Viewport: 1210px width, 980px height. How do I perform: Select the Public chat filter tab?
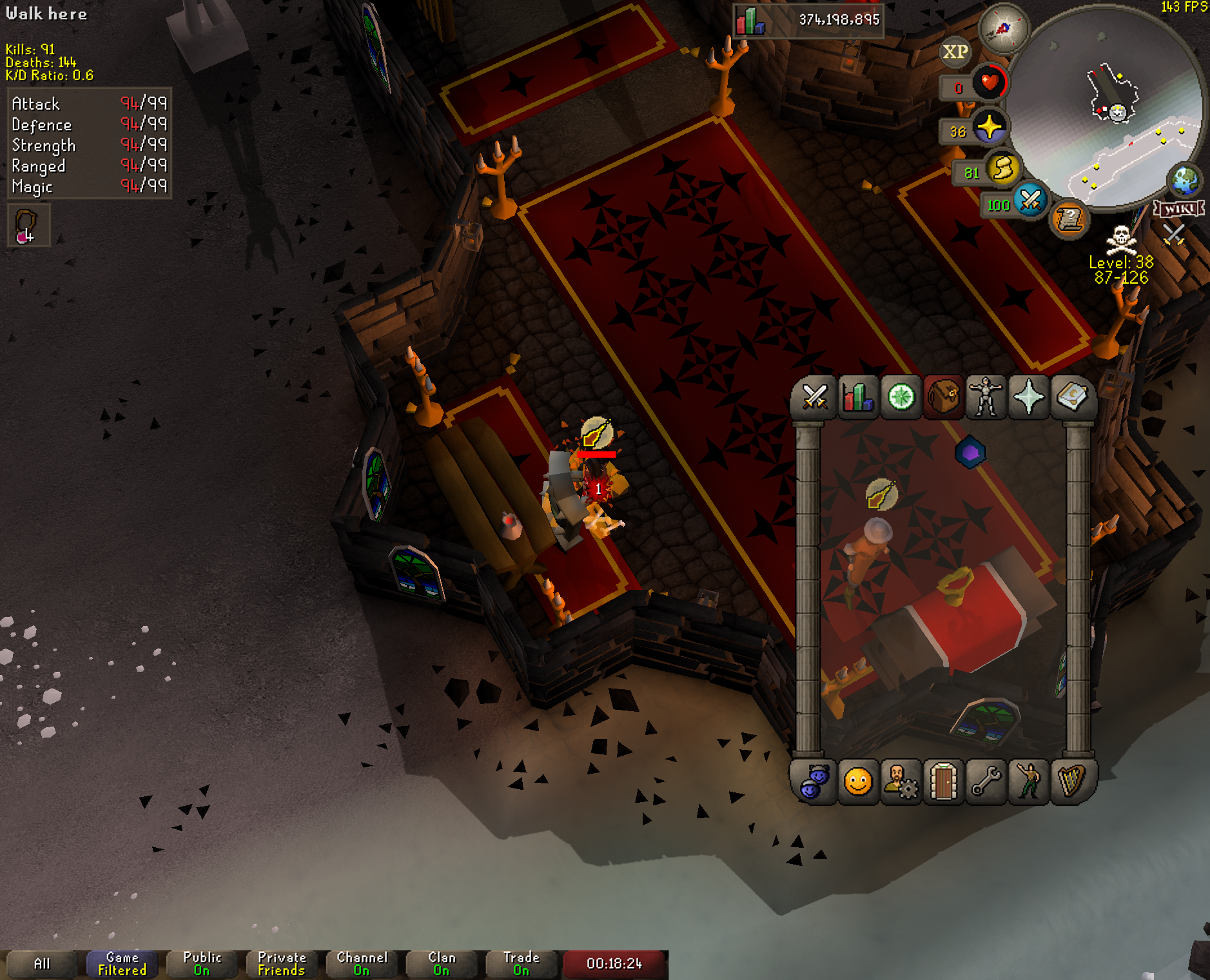click(202, 963)
